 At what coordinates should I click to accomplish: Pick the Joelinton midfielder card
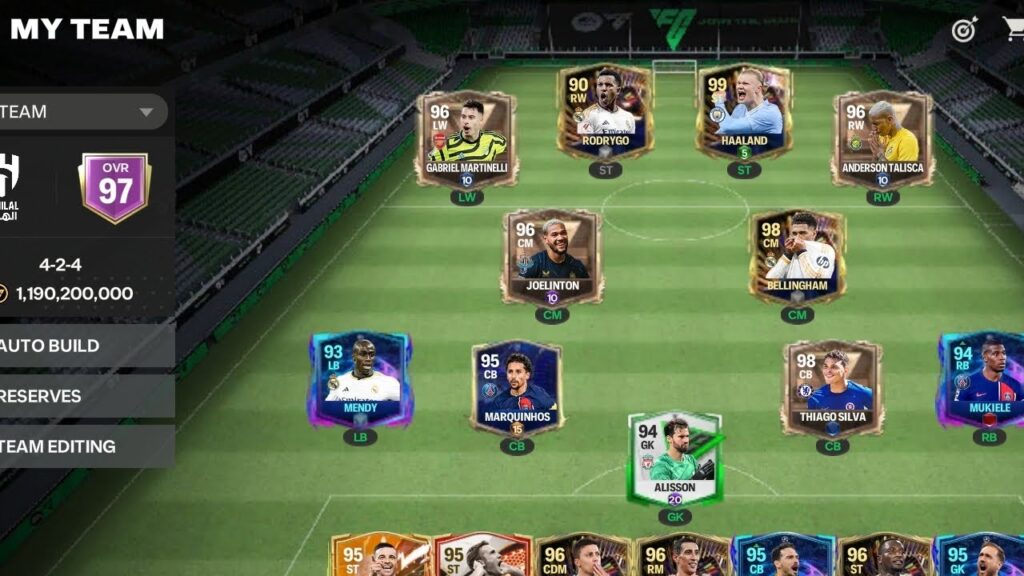552,256
